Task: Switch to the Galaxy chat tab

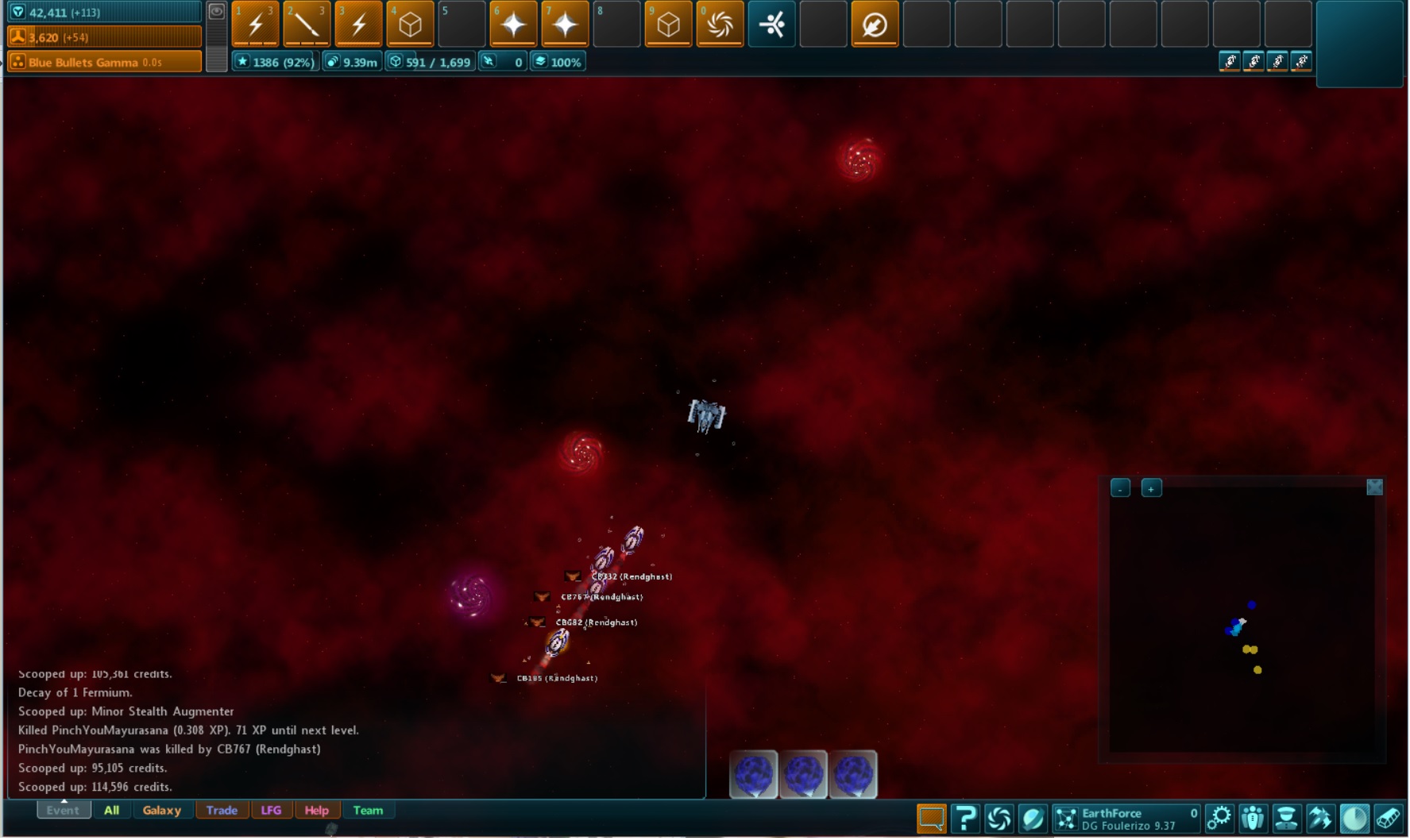Action: (161, 811)
